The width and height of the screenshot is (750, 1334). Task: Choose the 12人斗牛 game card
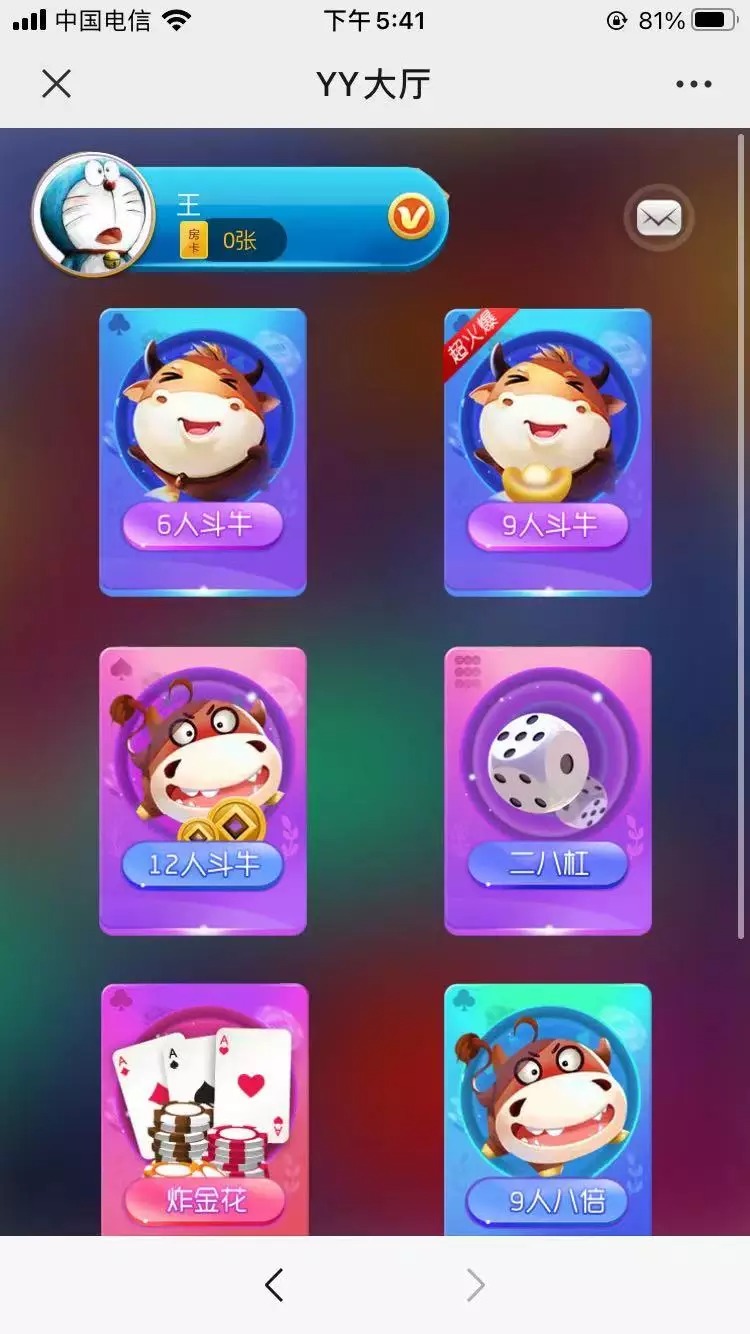(x=203, y=791)
